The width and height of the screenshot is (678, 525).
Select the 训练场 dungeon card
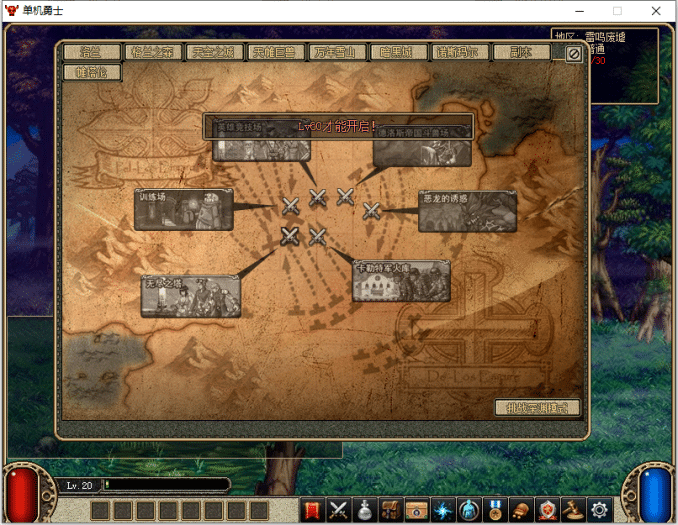(184, 210)
